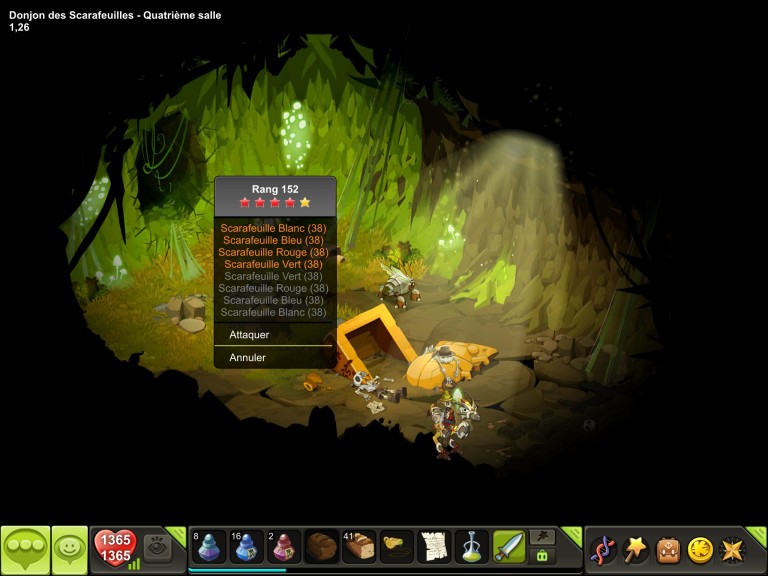Viewport: 768px width, 576px height.
Task: Eat the bread stacked at 41
Action: [x=358, y=547]
